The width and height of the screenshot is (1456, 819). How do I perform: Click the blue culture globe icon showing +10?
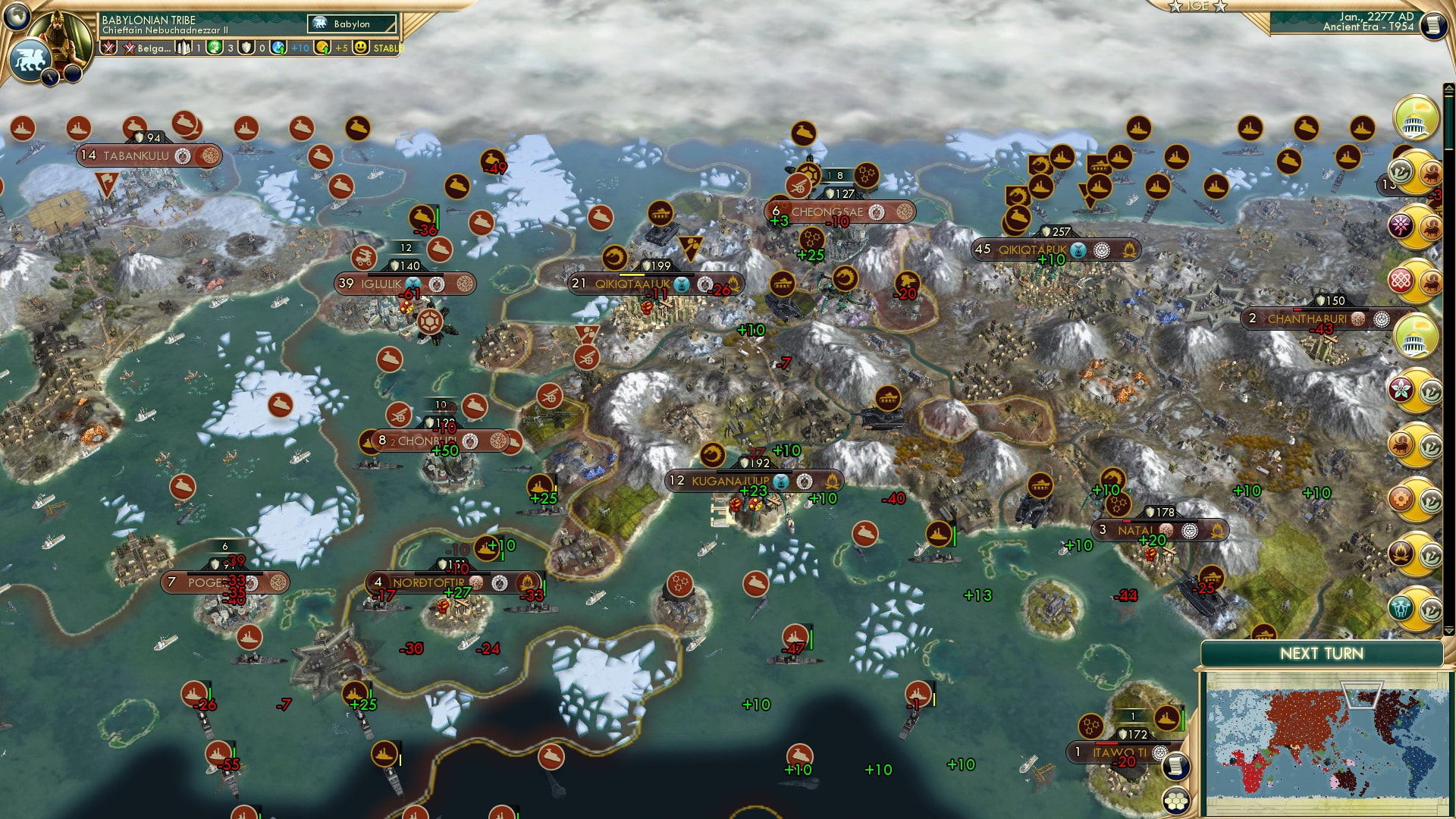click(277, 49)
